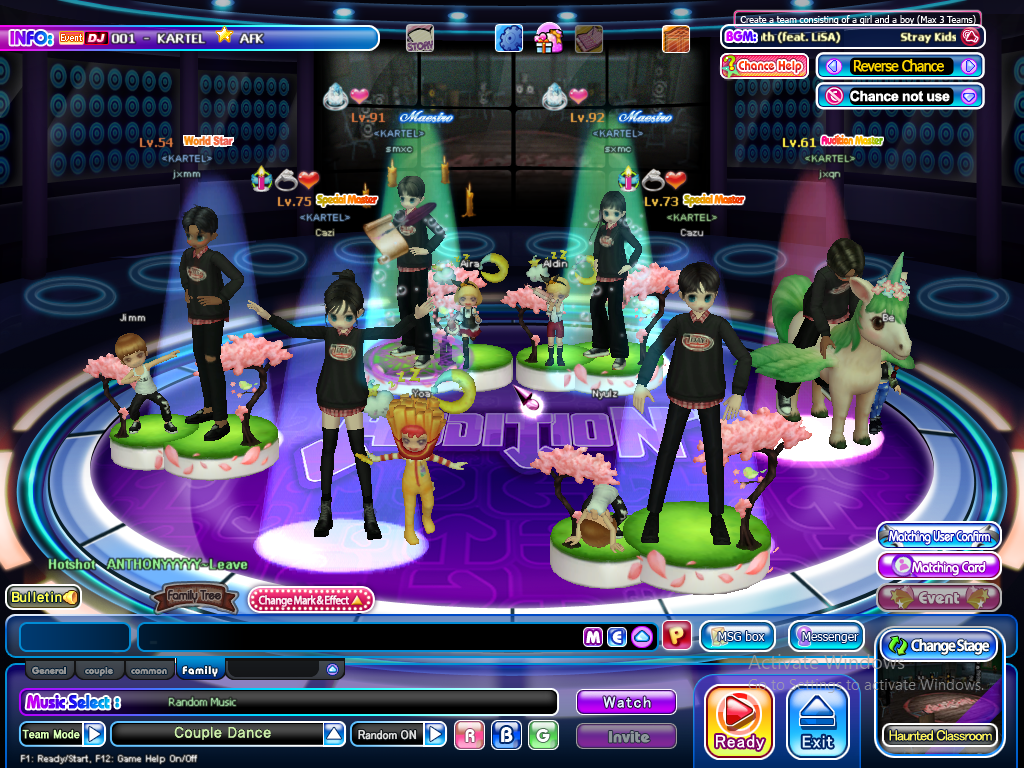Click Matching User Confirm
The image size is (1024, 768).
pyautogui.click(x=939, y=537)
